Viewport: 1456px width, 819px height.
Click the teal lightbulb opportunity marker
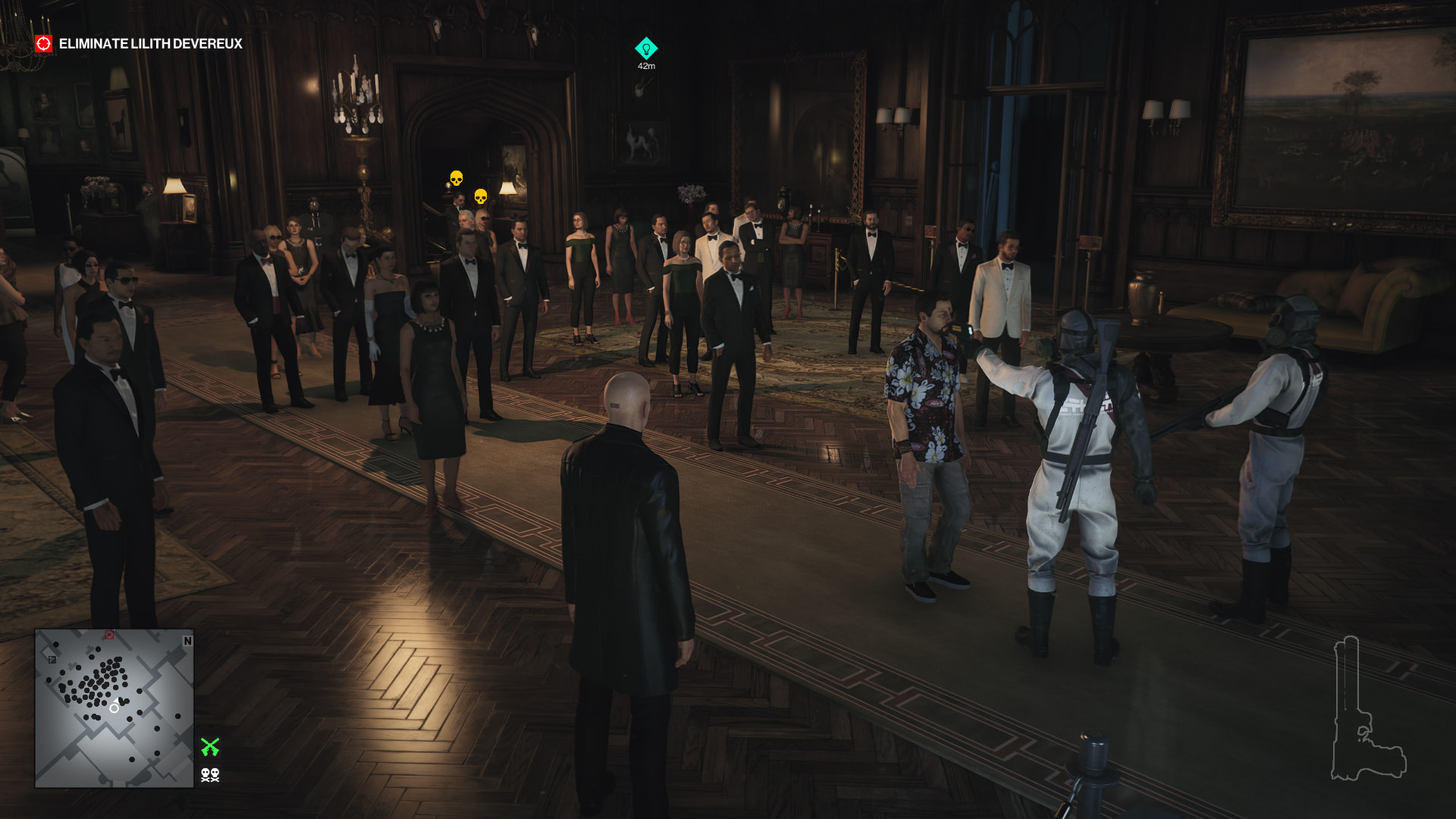coord(646,49)
